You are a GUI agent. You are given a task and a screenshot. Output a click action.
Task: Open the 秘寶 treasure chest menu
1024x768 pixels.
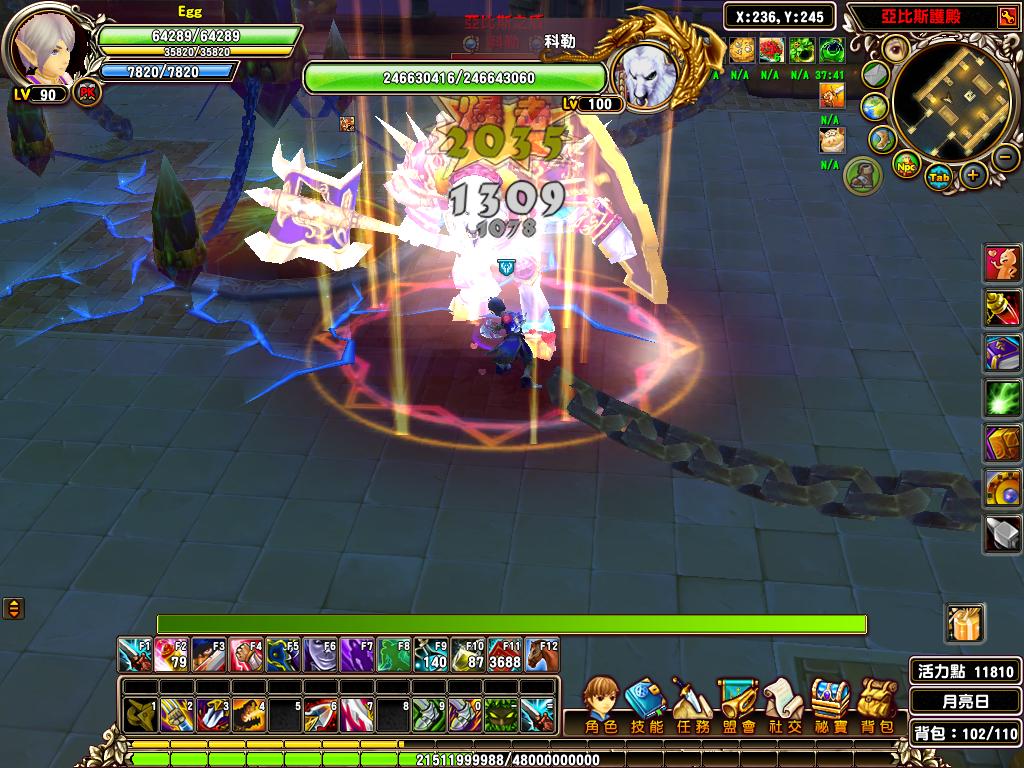click(831, 703)
